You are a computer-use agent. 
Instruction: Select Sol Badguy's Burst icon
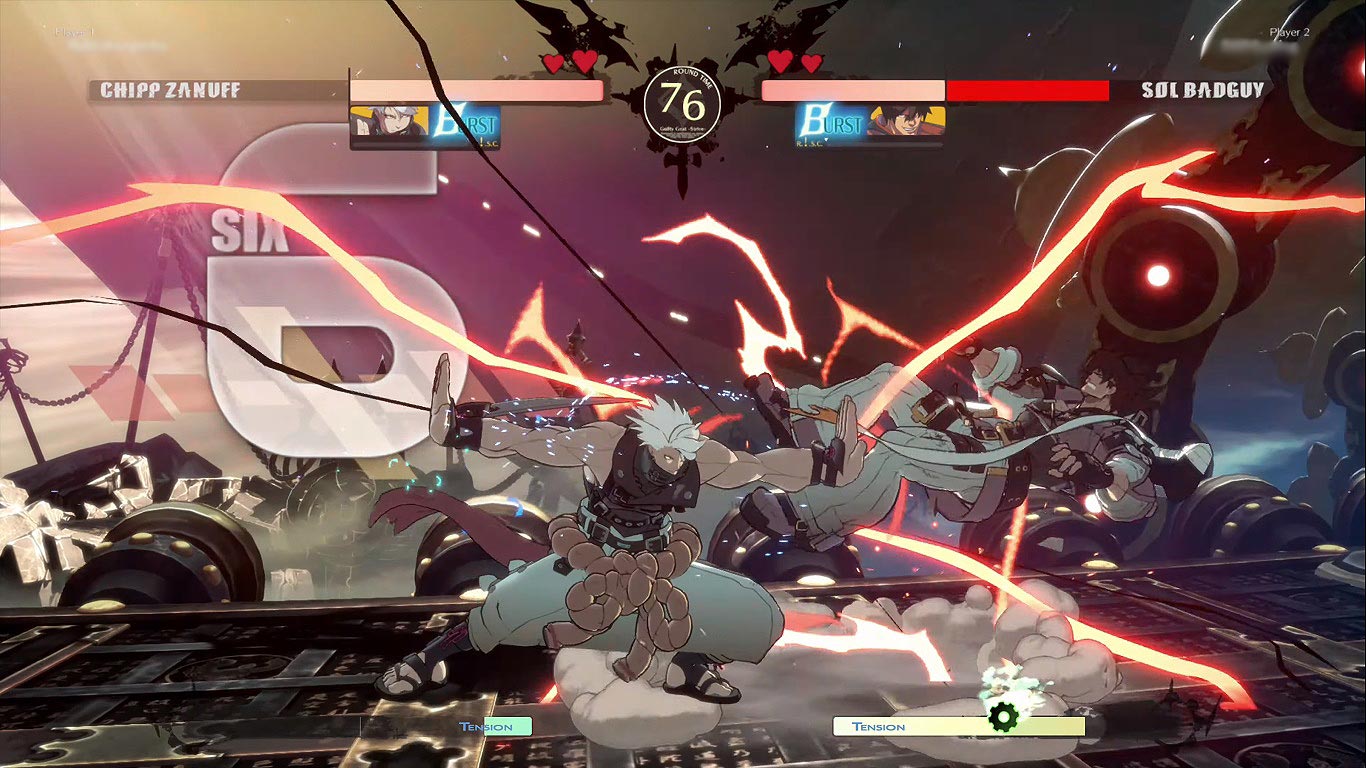(830, 121)
